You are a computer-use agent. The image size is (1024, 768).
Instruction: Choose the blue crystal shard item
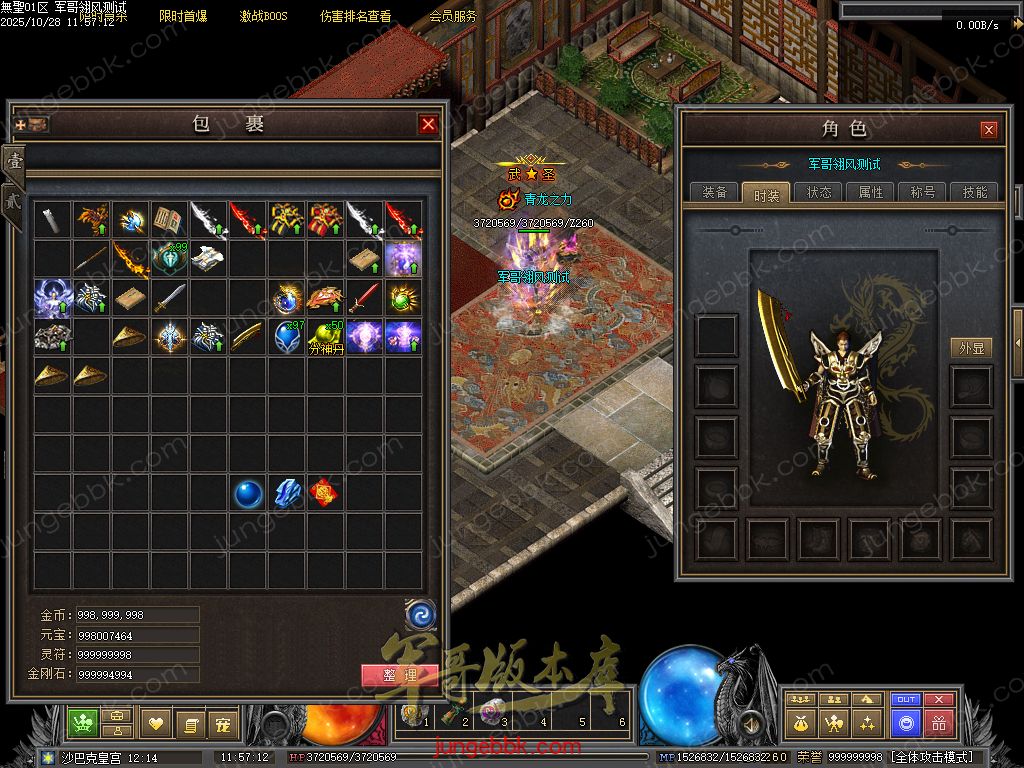point(287,493)
